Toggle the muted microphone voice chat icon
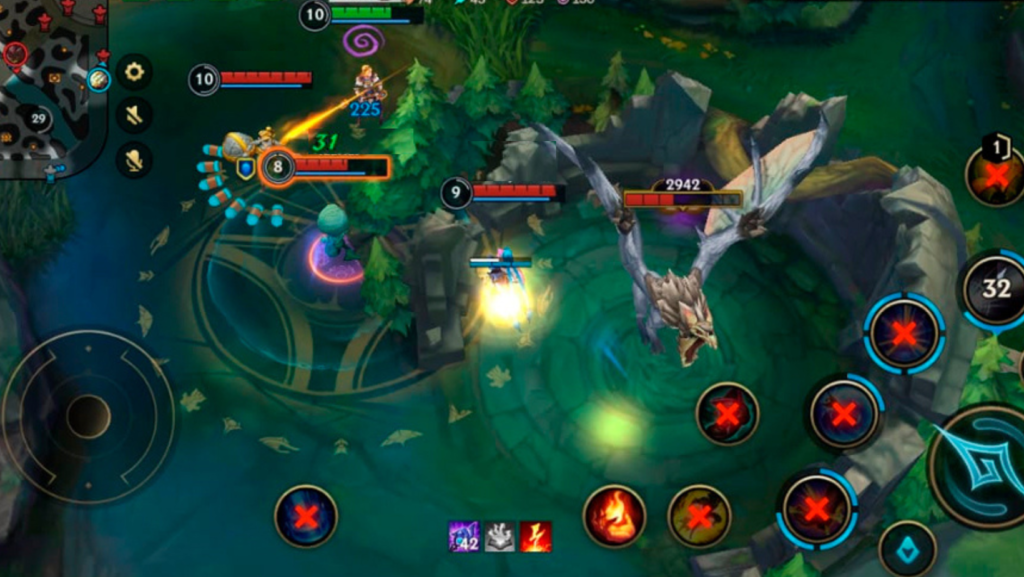 (x=134, y=159)
